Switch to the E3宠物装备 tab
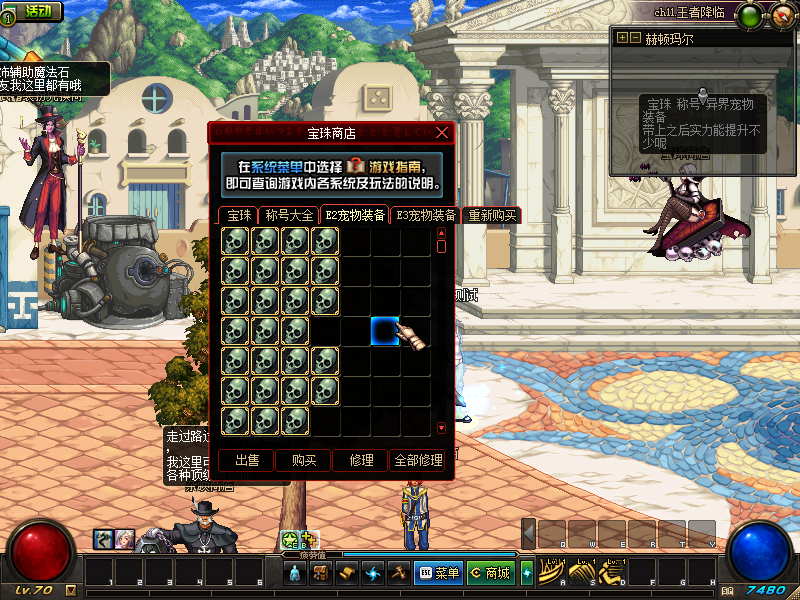Screen dimensions: 800x600 [x=426, y=215]
